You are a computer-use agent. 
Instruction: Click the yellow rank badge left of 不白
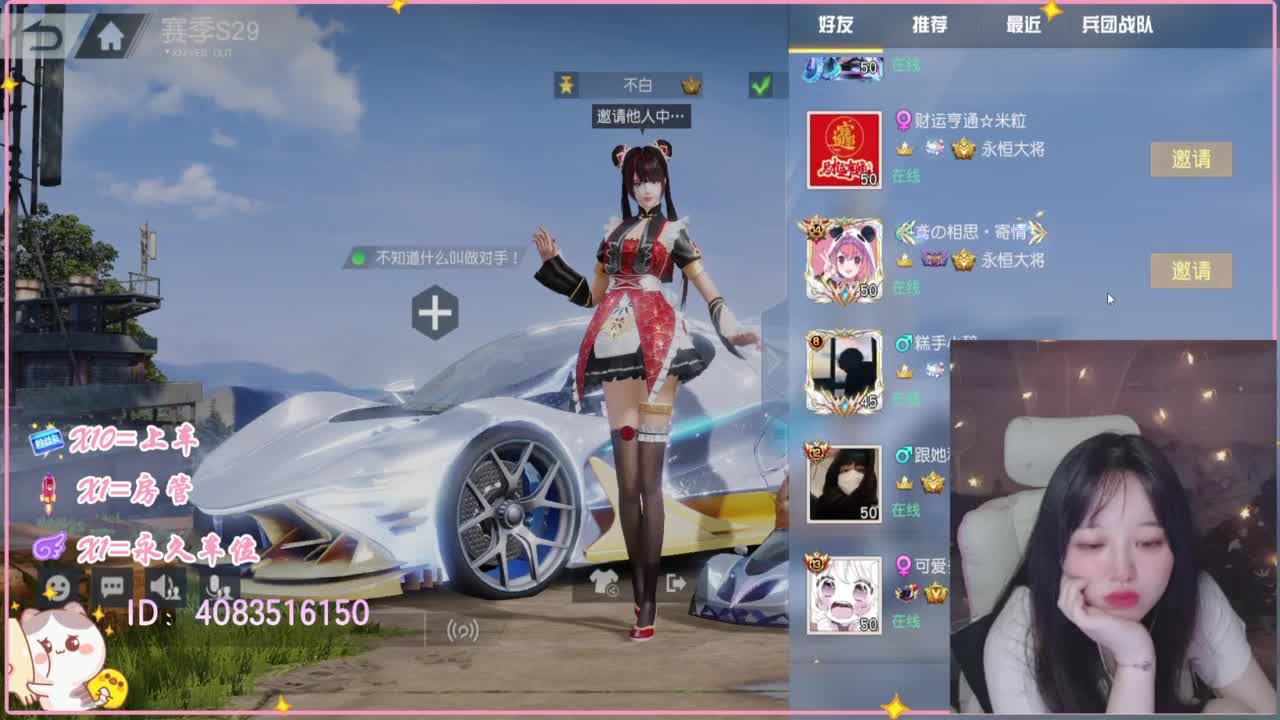[x=567, y=85]
